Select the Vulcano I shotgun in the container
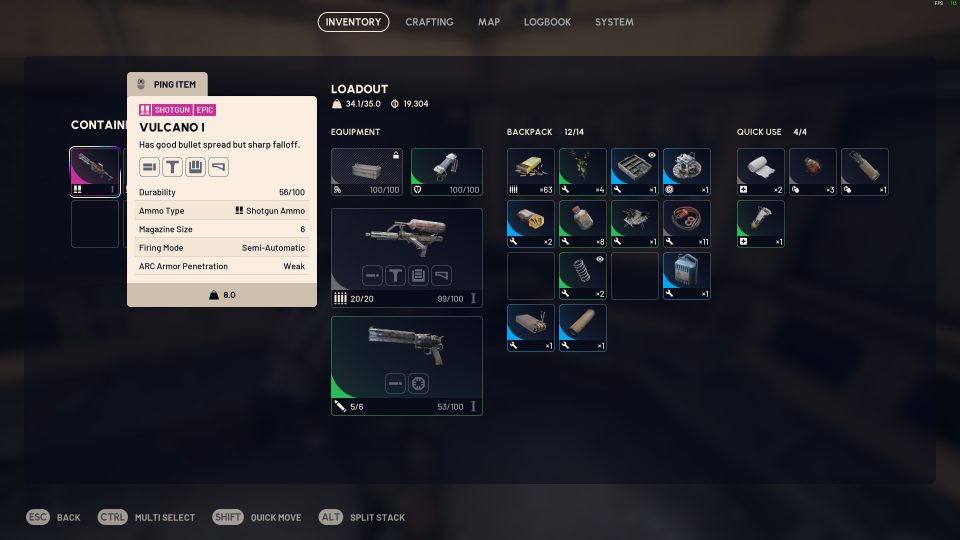 95,171
